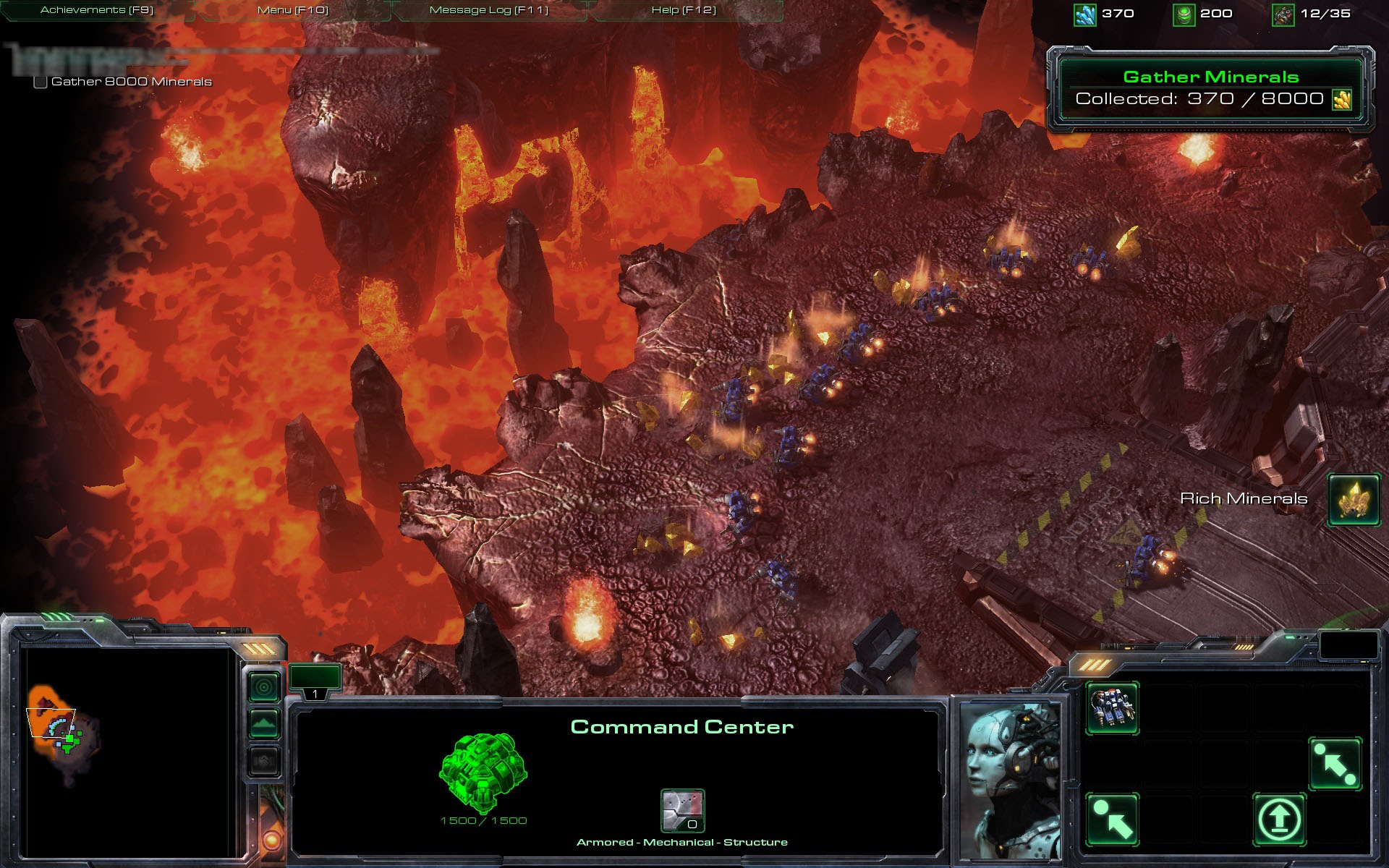Click the armor upgrade icon

[682, 810]
